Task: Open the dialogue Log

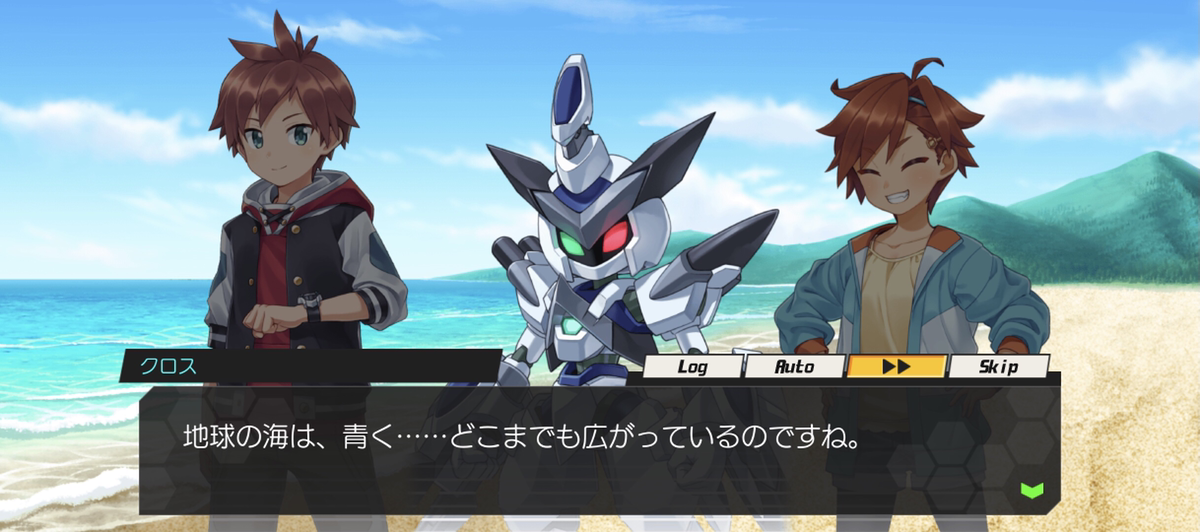Action: 692,366
